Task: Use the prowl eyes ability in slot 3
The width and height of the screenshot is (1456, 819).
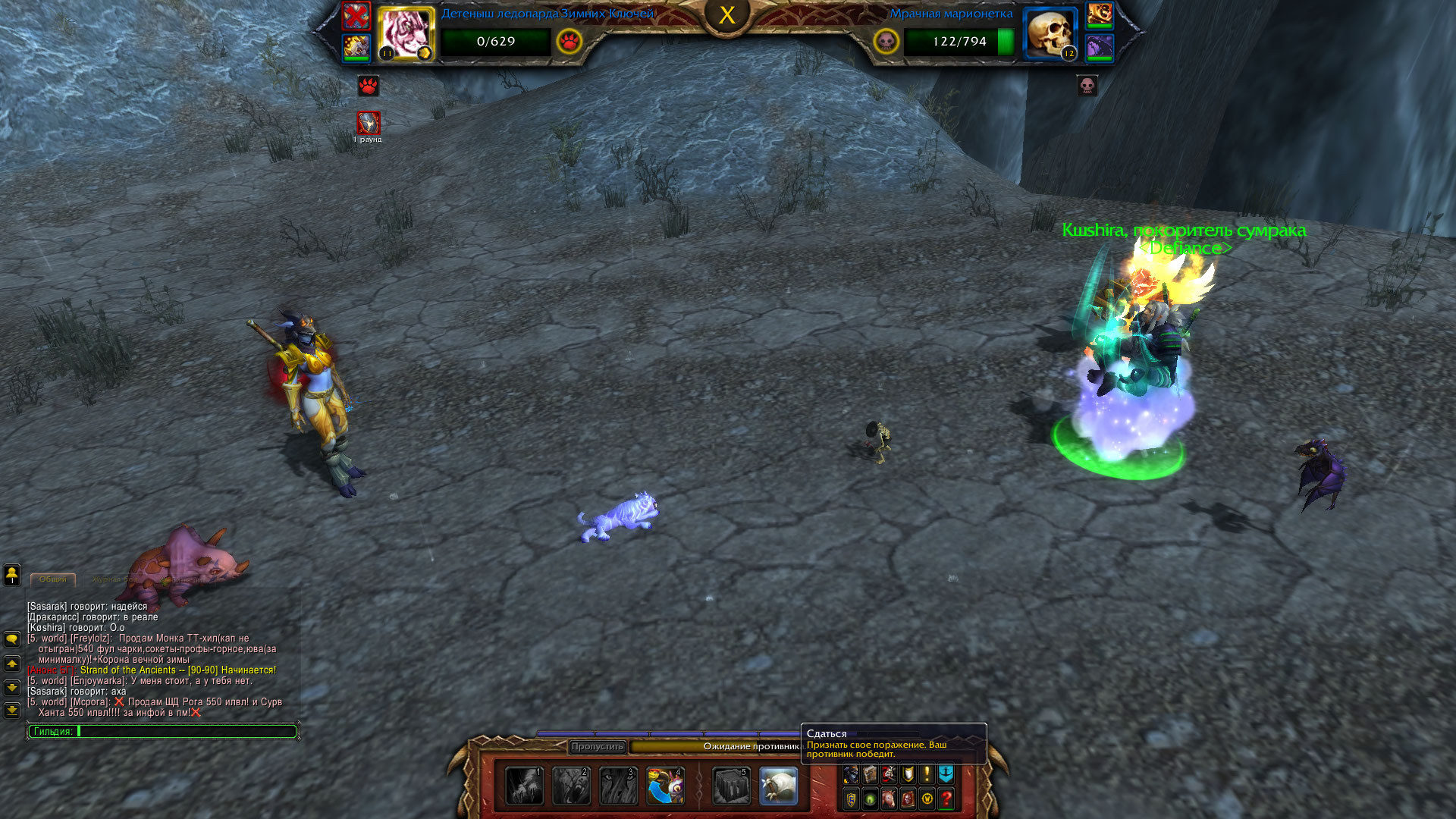Action: tap(618, 786)
